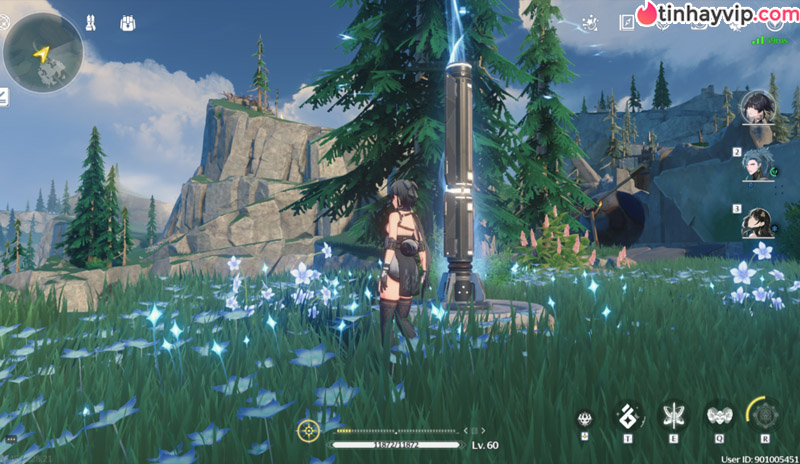800x464 pixels.
Task: Open the circular minimap
Action: tap(42, 52)
